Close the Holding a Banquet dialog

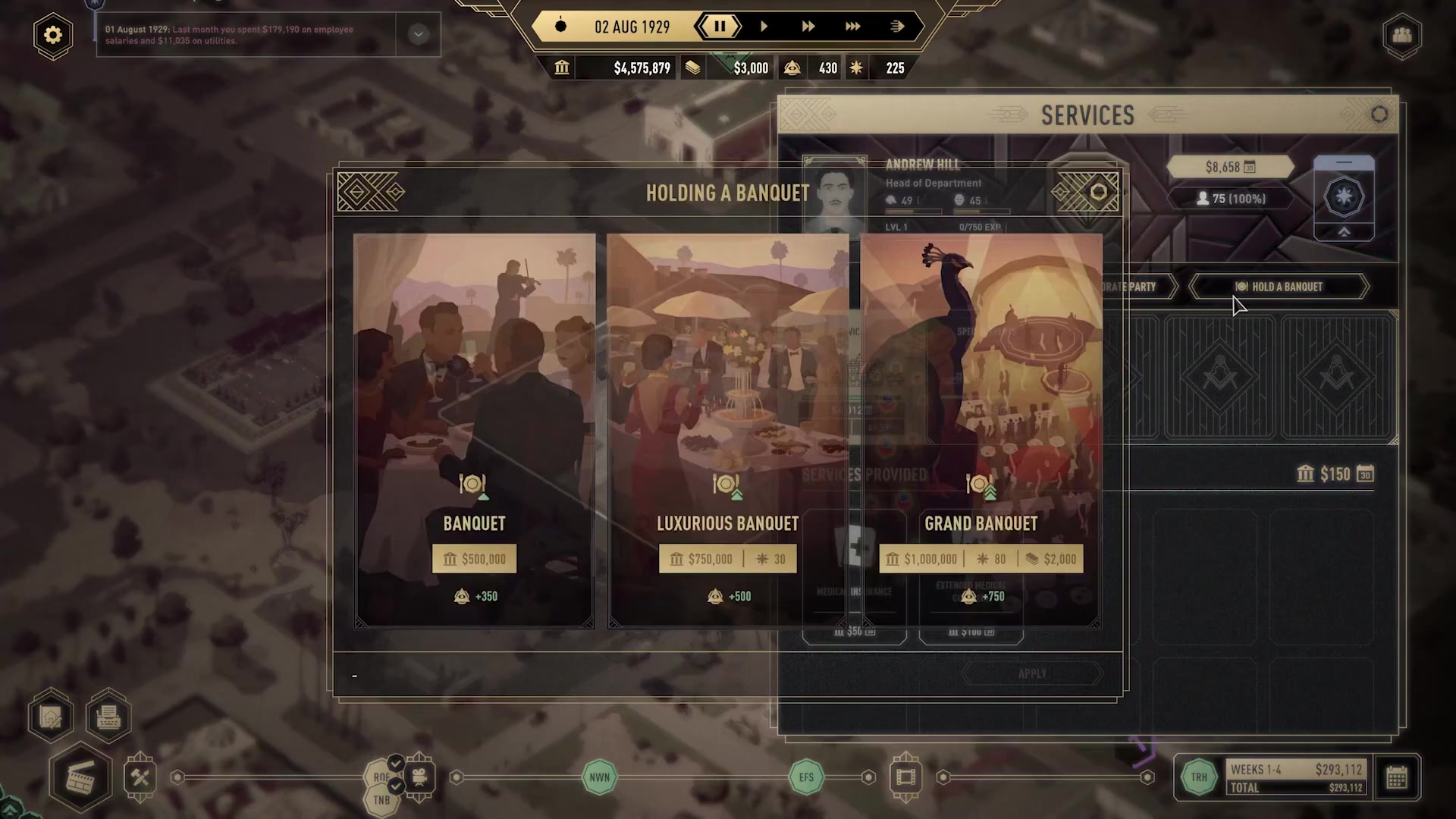point(1098,193)
